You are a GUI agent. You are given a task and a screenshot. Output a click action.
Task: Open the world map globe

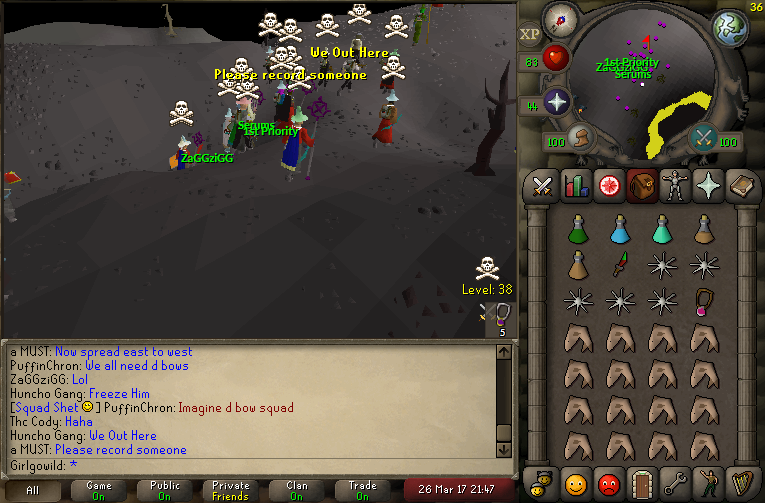[x=731, y=28]
